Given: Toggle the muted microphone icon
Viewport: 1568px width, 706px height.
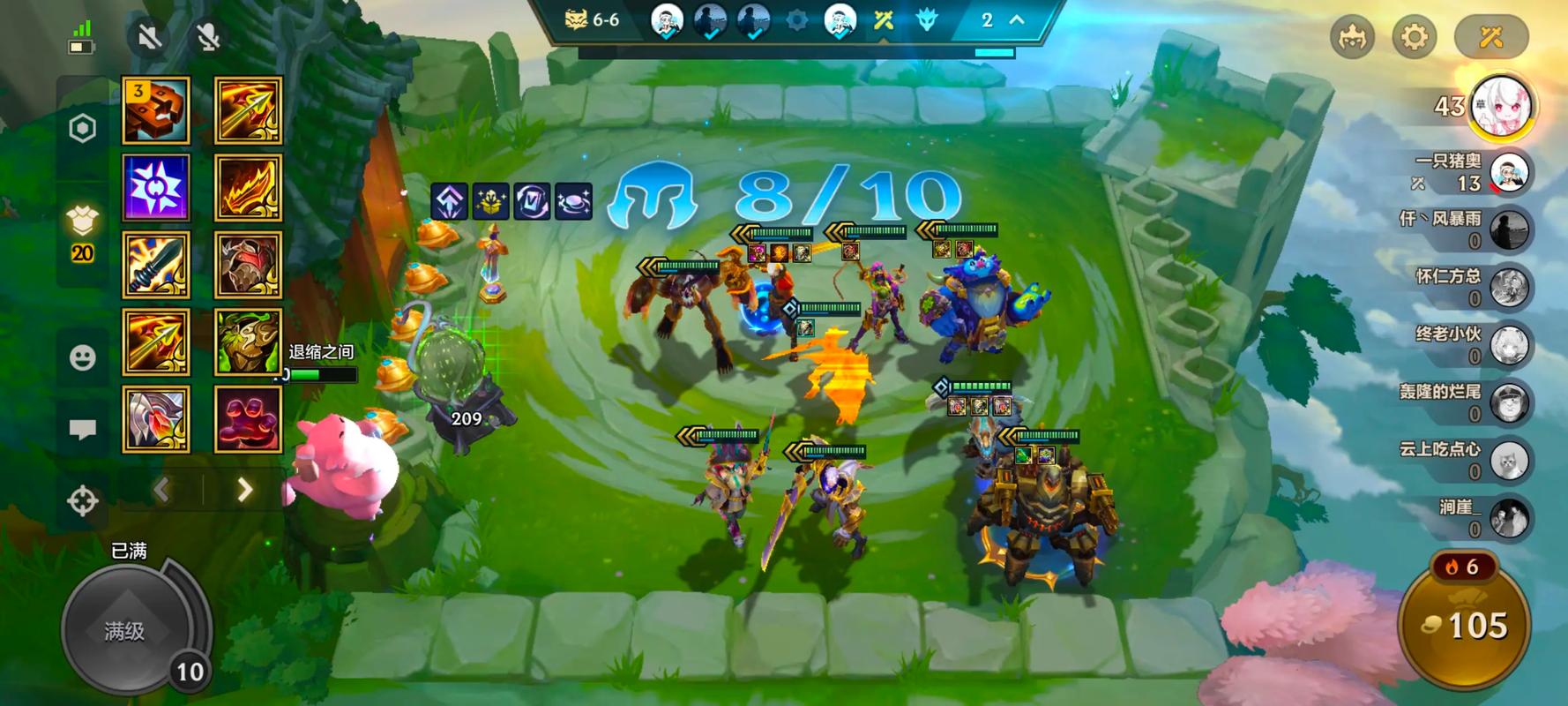Looking at the screenshot, I should point(208,37).
